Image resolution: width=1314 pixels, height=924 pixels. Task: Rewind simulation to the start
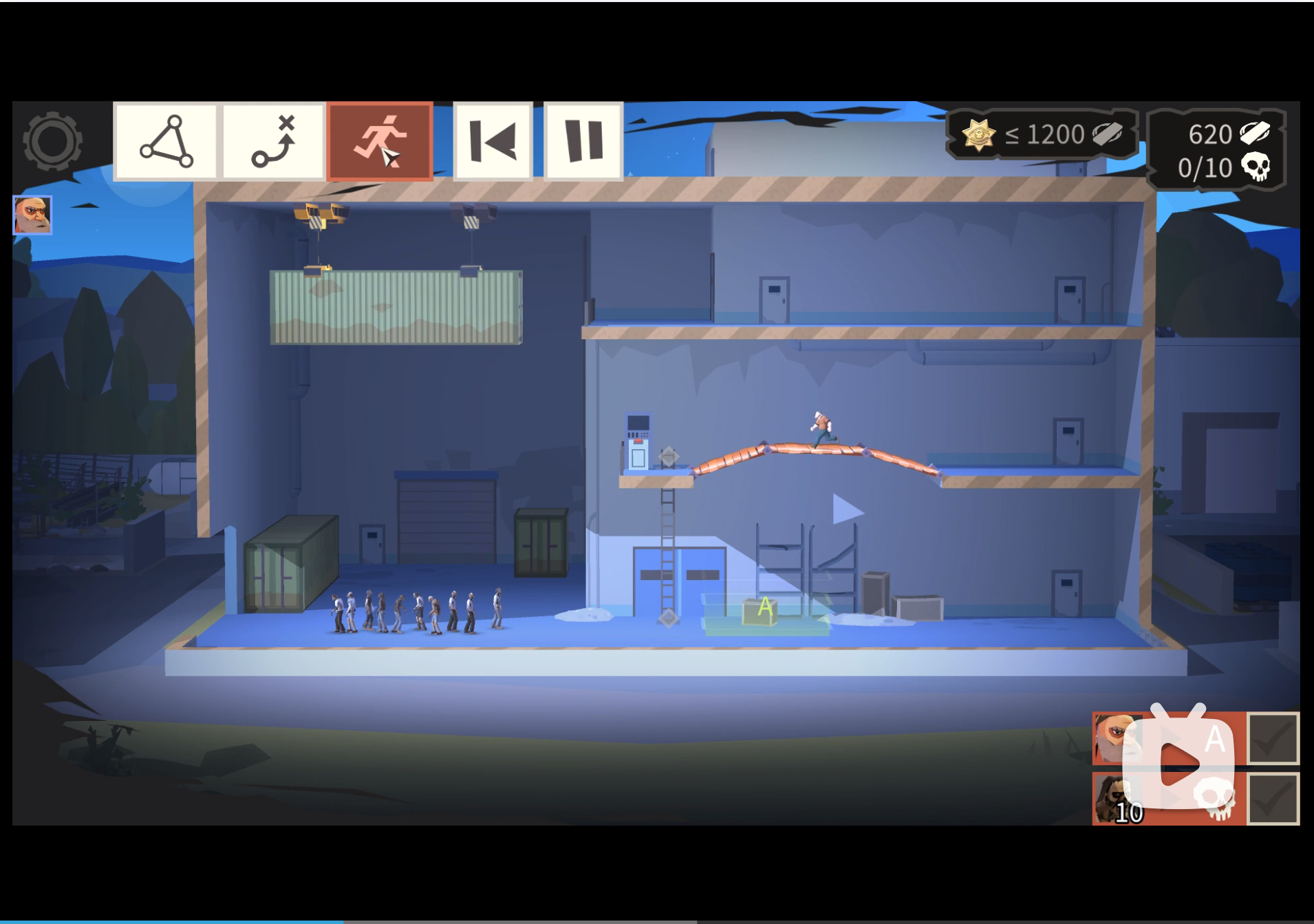tap(493, 142)
